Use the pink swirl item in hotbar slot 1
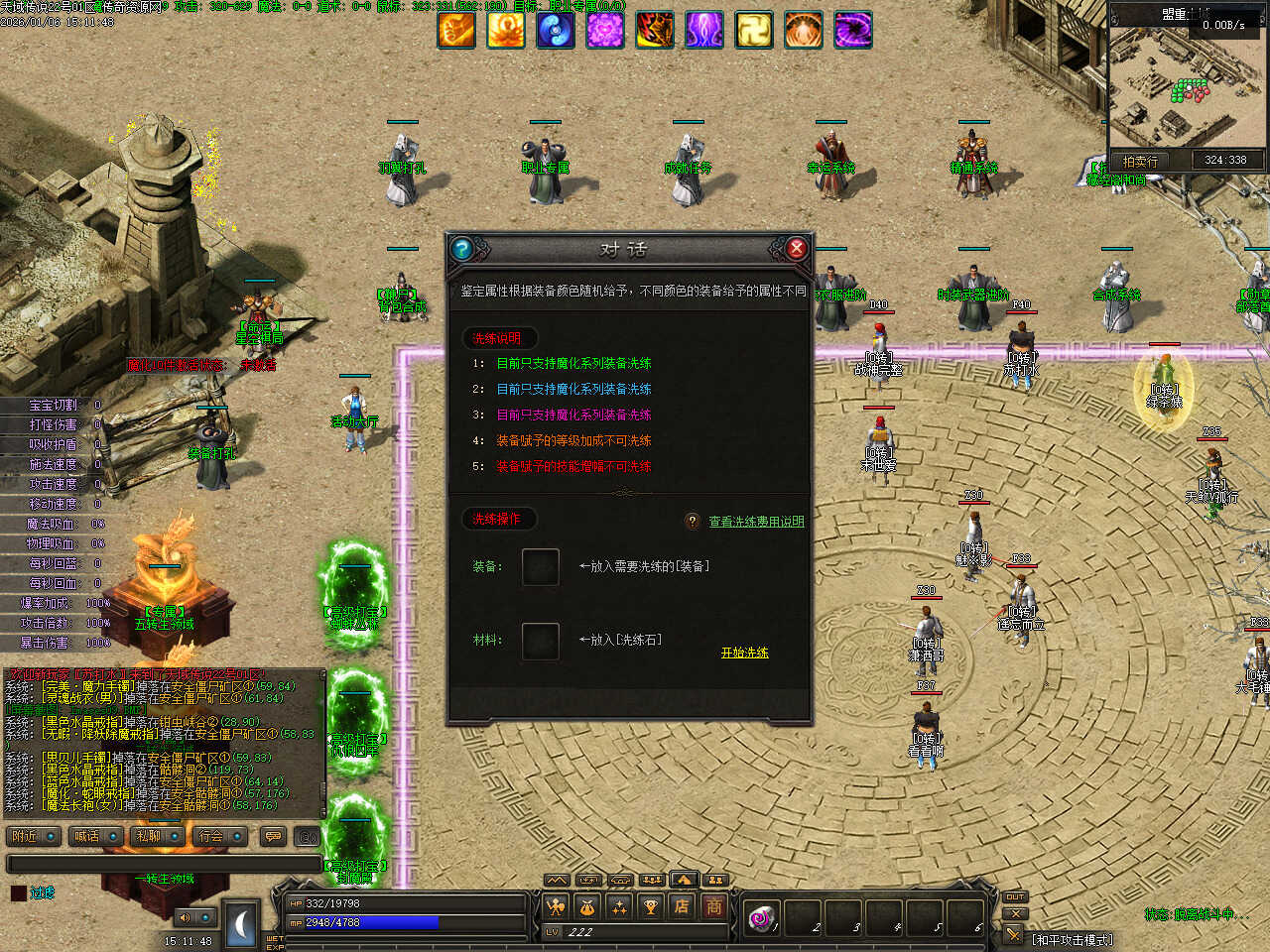The height and width of the screenshot is (952, 1270). click(761, 918)
